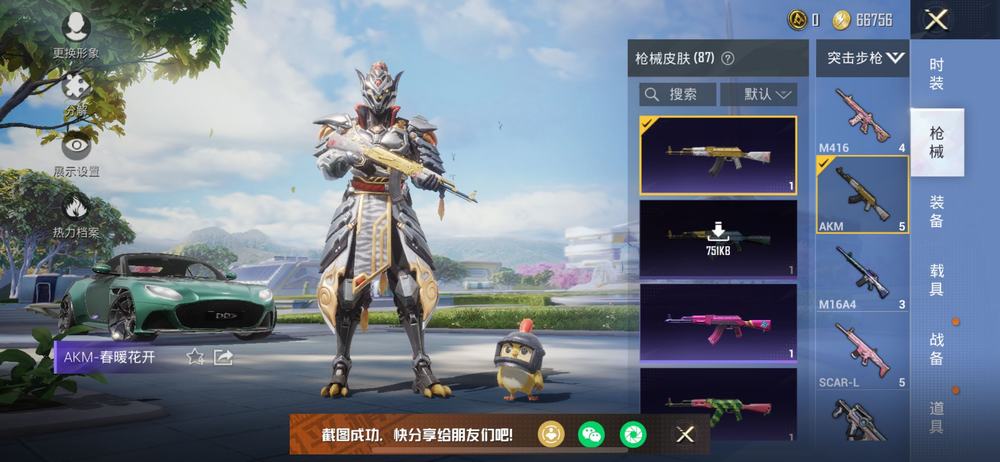Close the wardrobe screen with top X

(x=936, y=19)
